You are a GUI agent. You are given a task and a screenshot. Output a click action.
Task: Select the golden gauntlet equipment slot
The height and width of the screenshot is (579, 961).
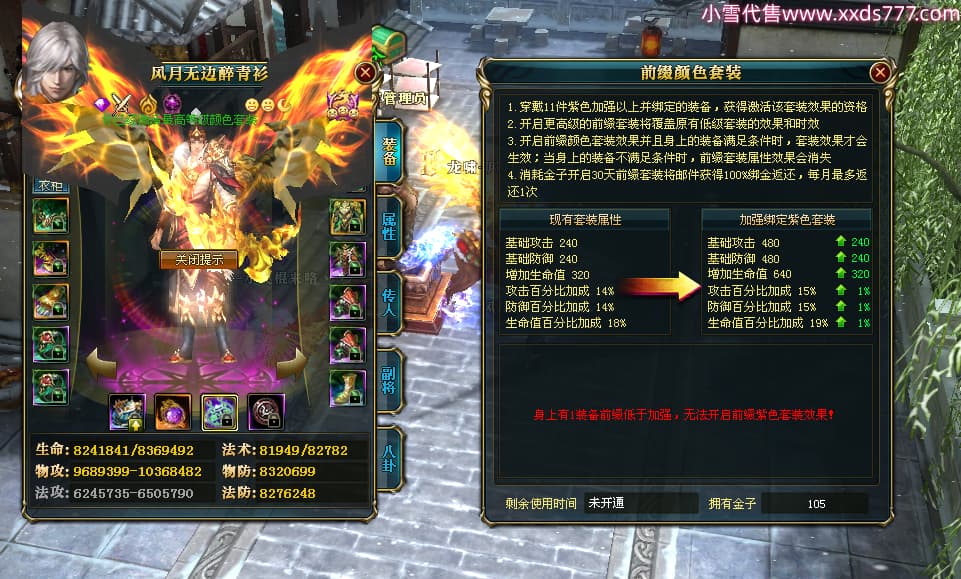(x=51, y=301)
